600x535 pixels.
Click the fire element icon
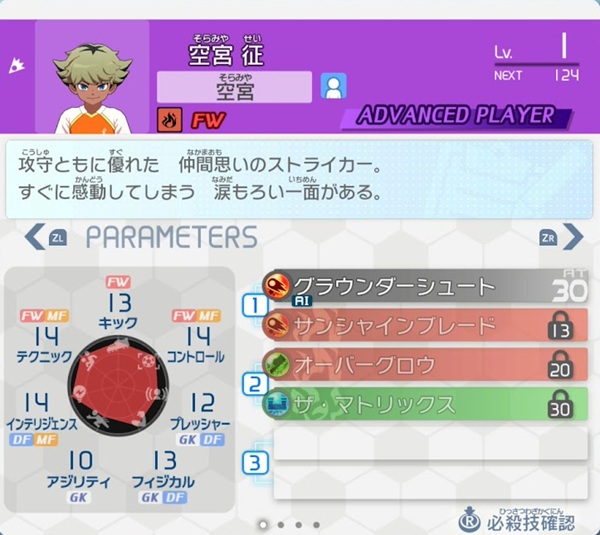point(170,119)
